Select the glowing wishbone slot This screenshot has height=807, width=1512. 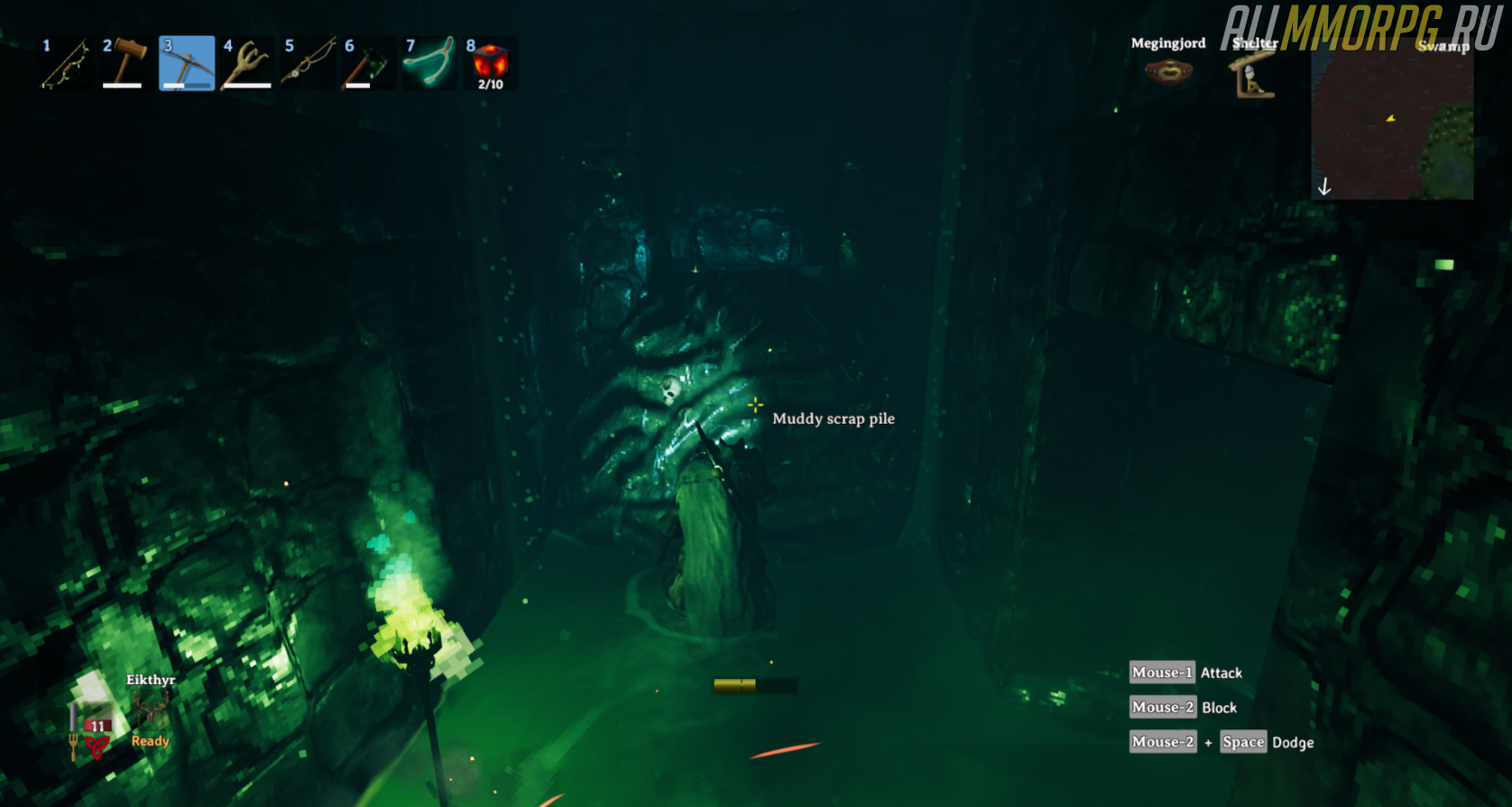pyautogui.click(x=429, y=63)
